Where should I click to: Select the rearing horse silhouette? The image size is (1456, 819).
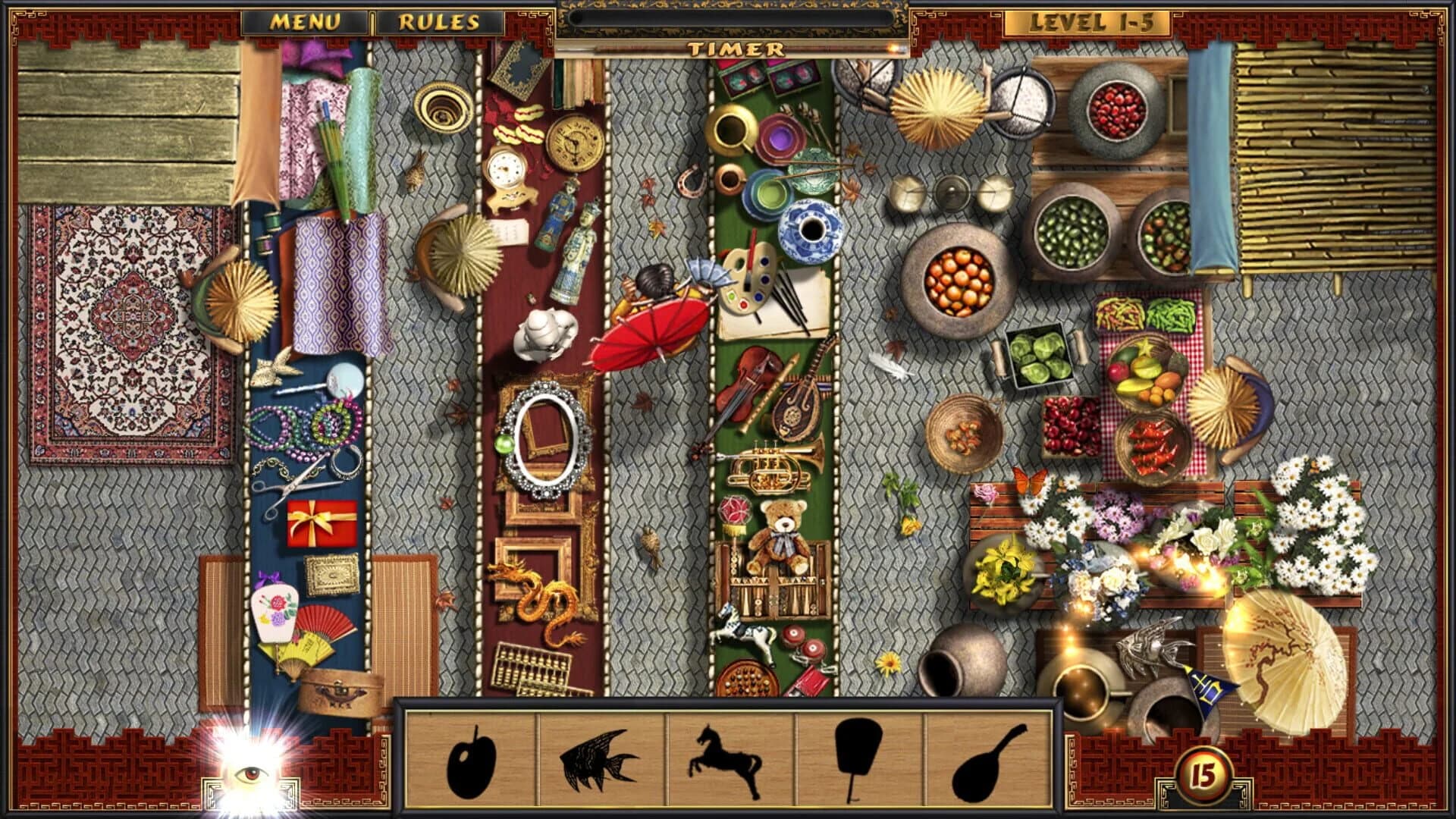726,758
